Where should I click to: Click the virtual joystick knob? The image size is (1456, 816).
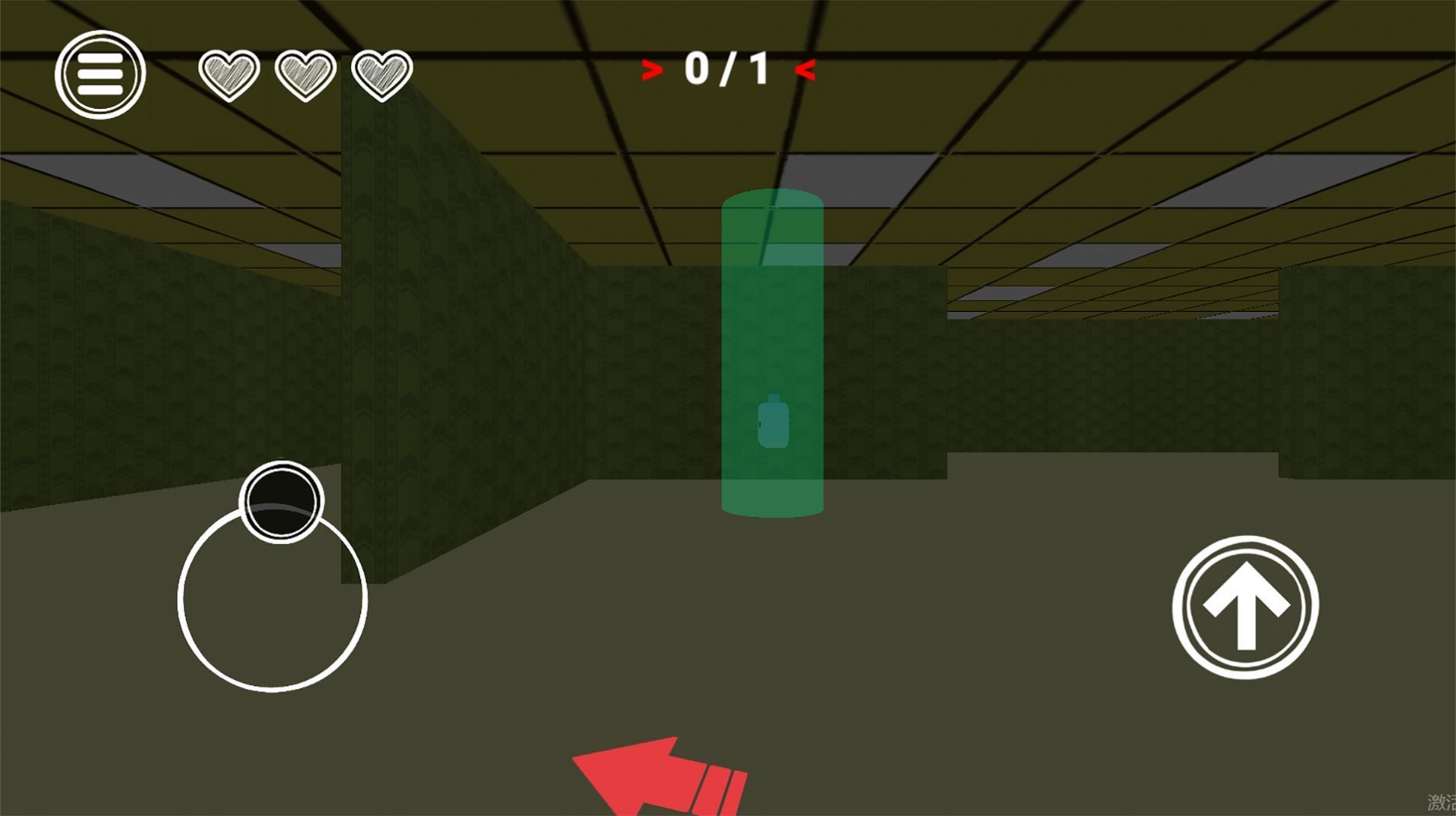(x=281, y=502)
